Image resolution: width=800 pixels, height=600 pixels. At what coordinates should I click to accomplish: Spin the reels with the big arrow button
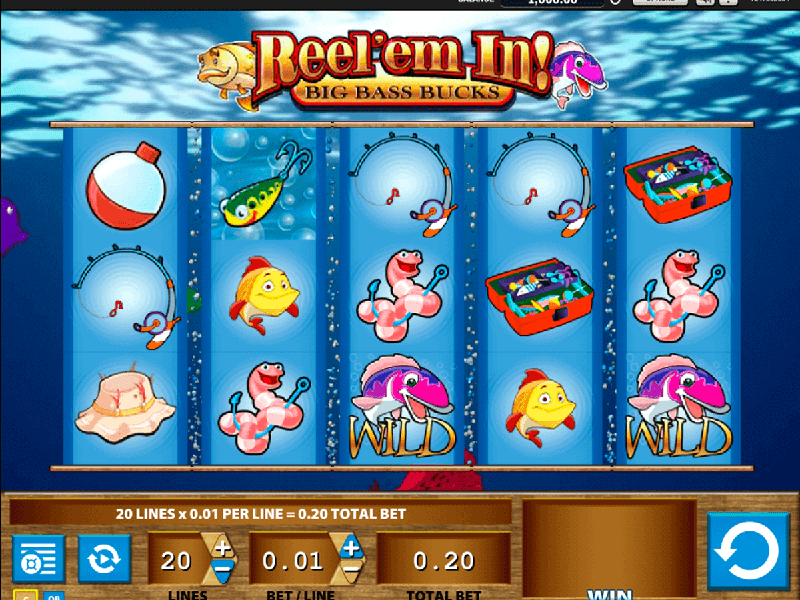(x=748, y=551)
